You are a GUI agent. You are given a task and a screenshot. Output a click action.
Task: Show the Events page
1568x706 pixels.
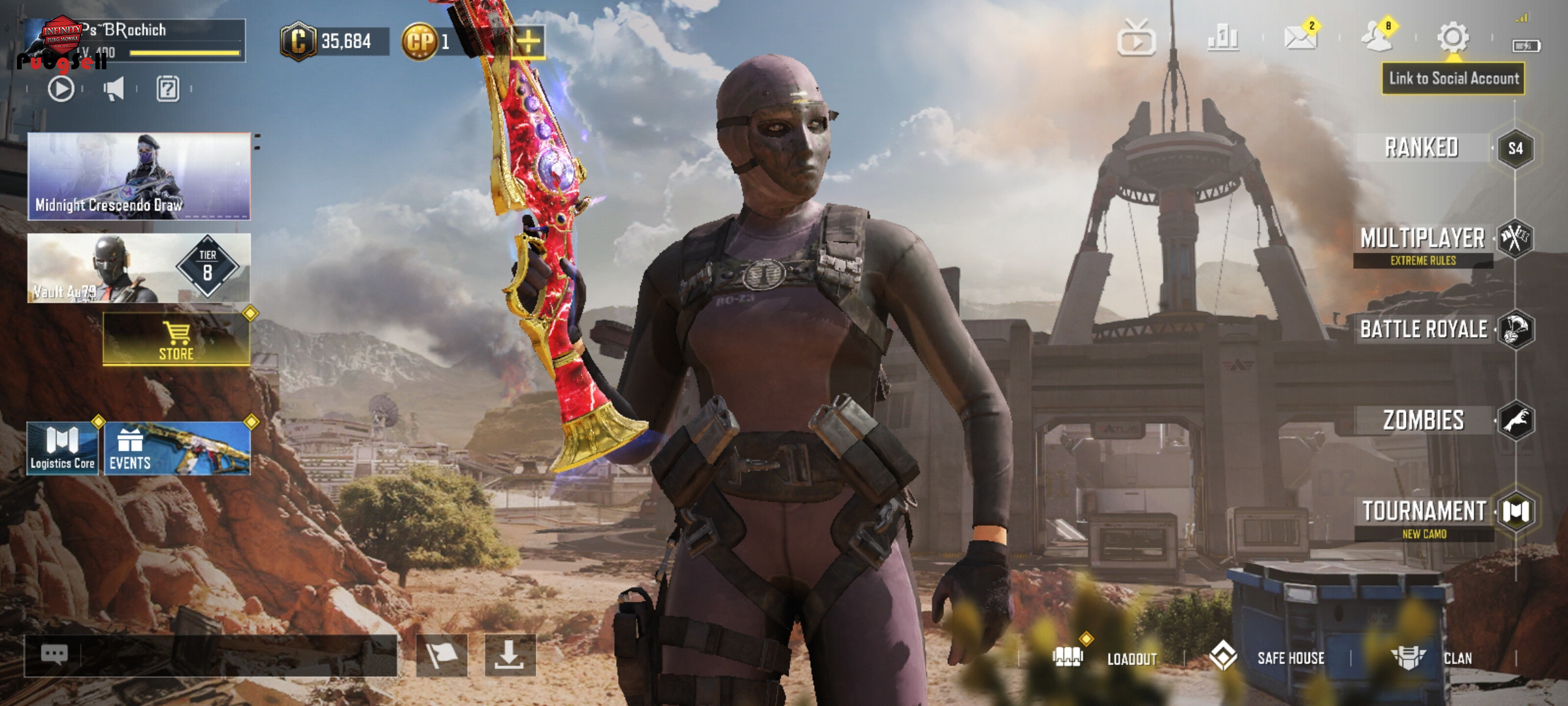pos(177,448)
